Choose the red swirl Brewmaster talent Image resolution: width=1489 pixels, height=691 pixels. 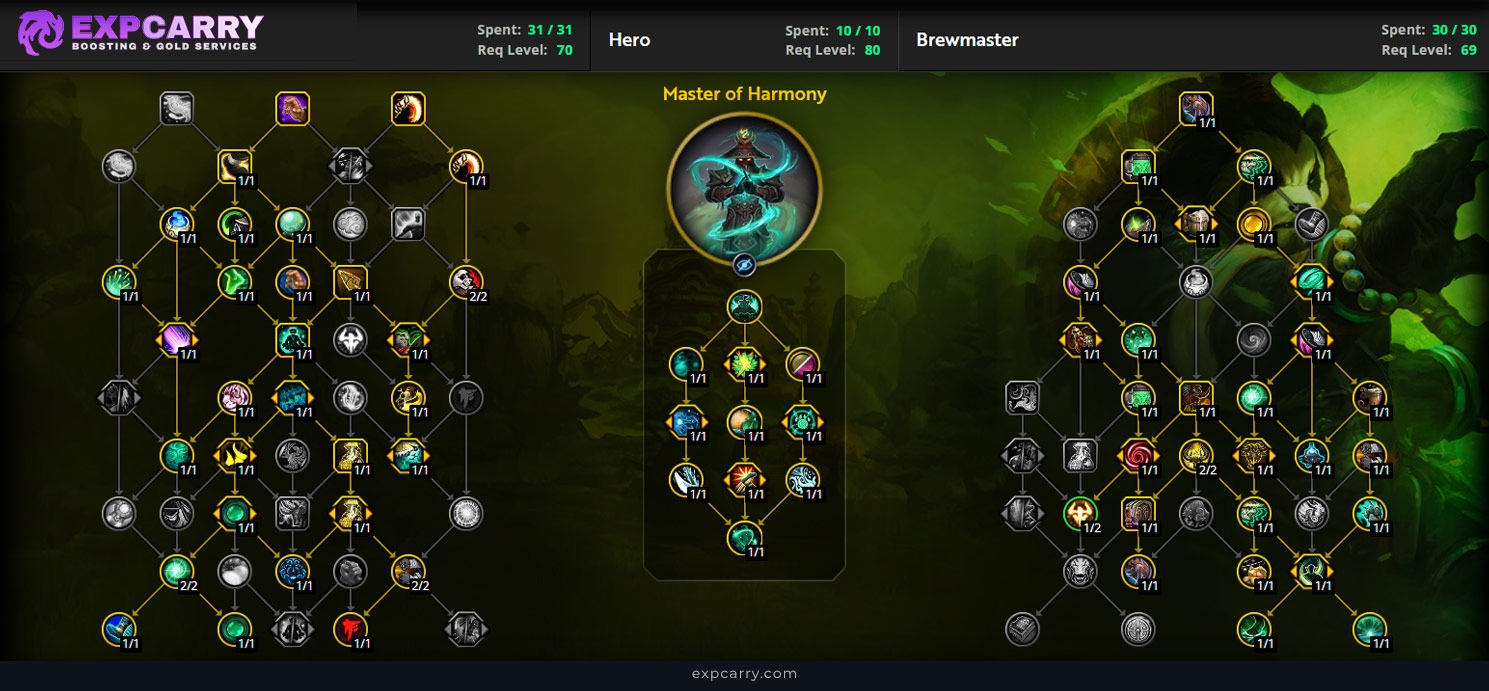(x=1138, y=456)
